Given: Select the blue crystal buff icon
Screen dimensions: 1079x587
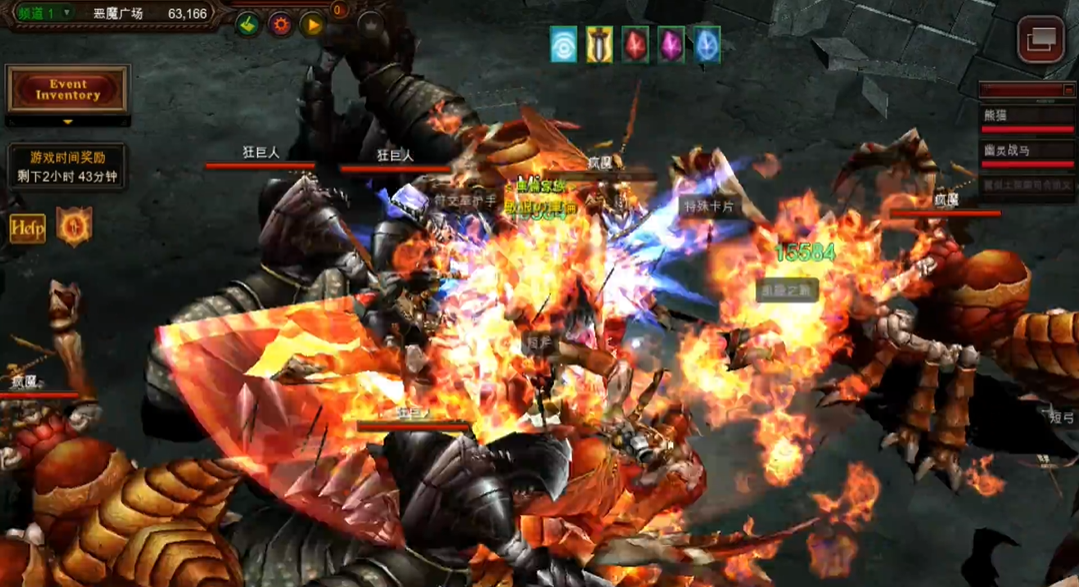Looking at the screenshot, I should click(x=707, y=45).
